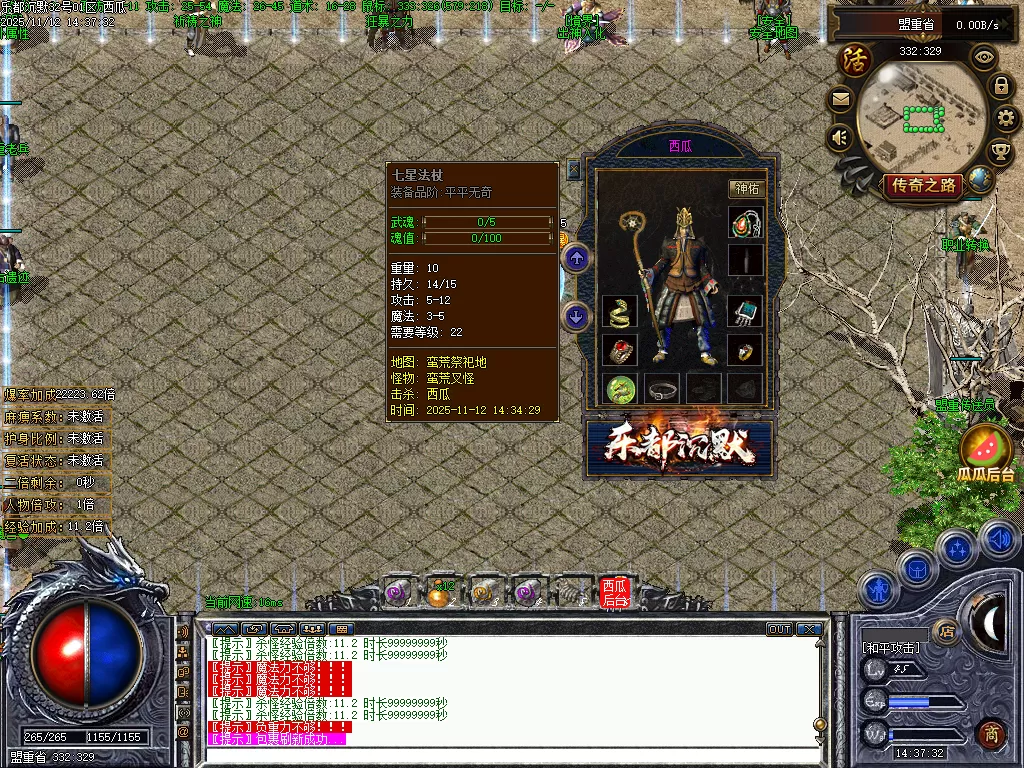Toggle the eye visibility icon
This screenshot has height=768, width=1024.
click(x=985, y=57)
